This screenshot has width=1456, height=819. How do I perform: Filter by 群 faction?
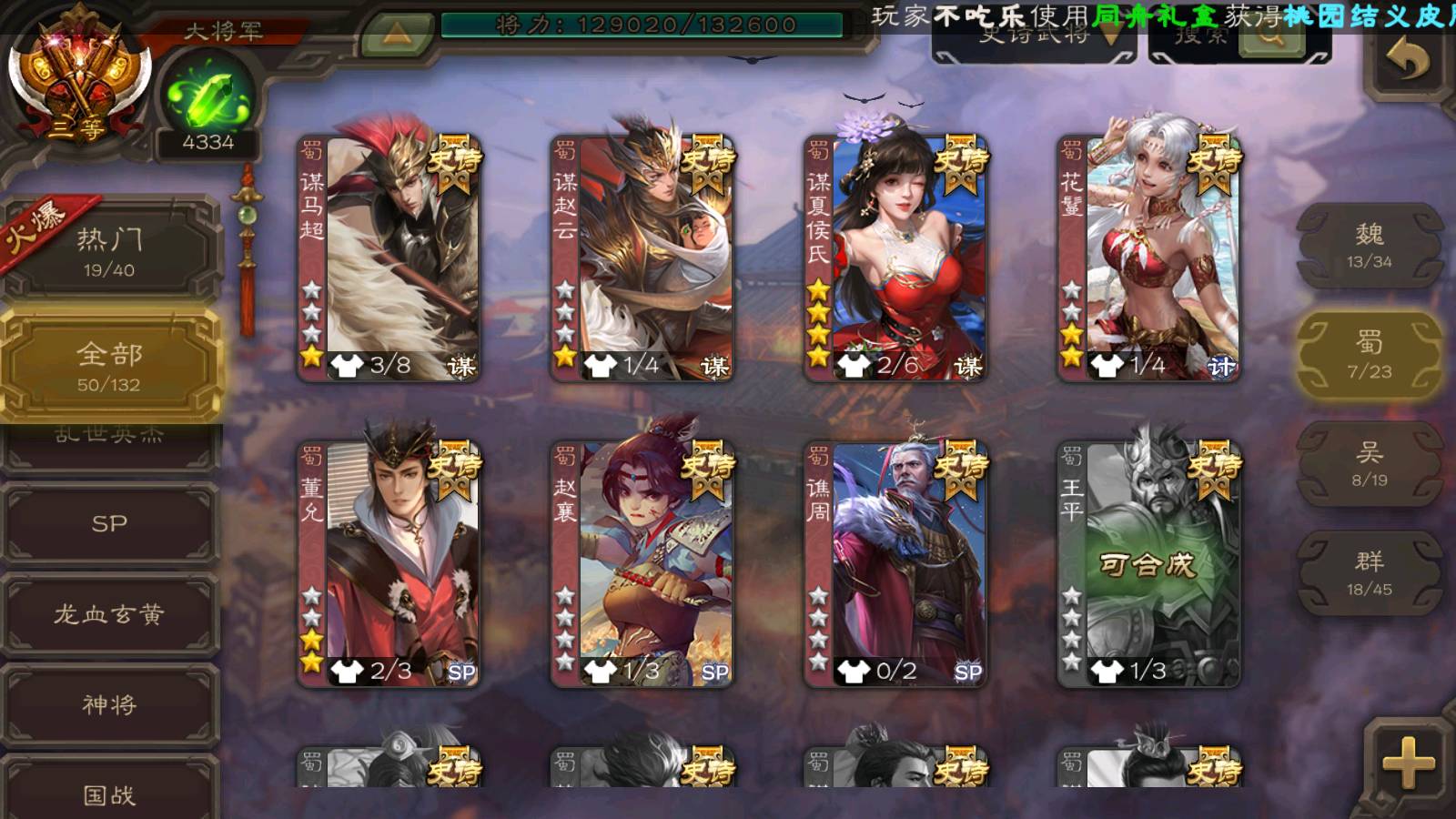click(x=1369, y=573)
